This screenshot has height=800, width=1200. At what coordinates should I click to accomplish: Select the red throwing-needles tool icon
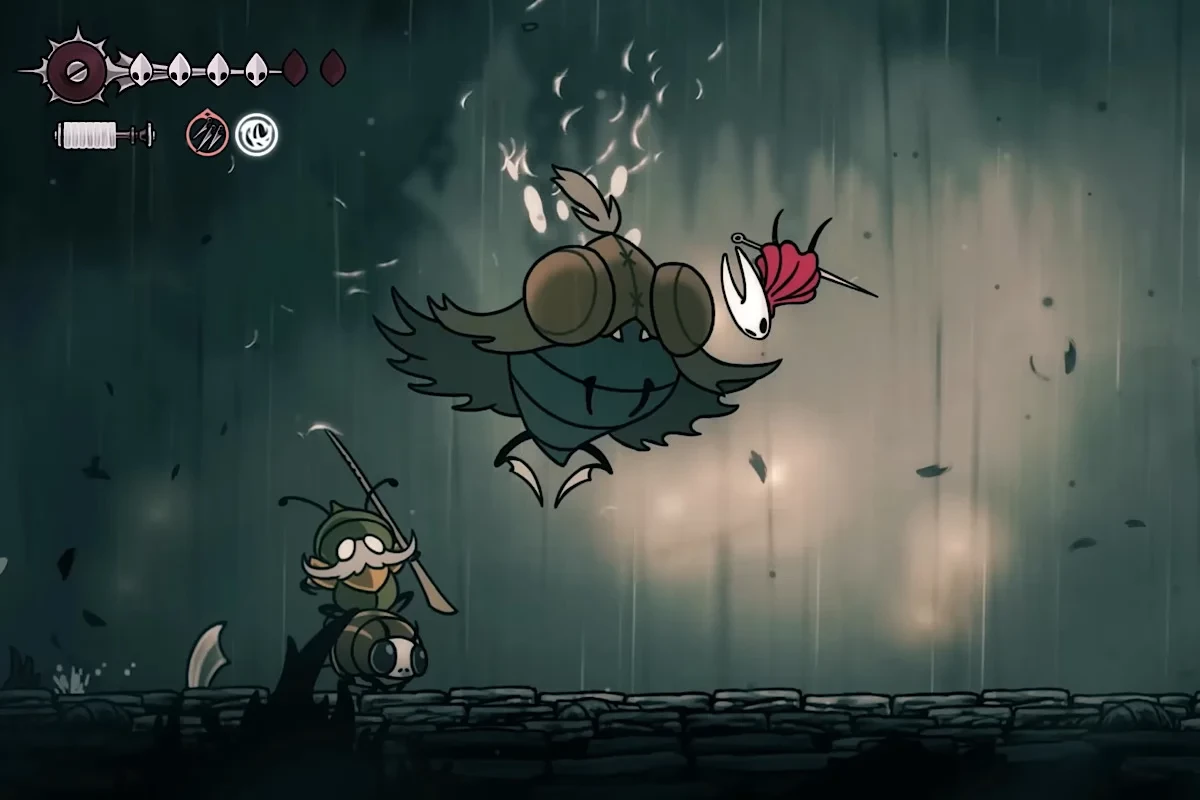click(x=206, y=134)
